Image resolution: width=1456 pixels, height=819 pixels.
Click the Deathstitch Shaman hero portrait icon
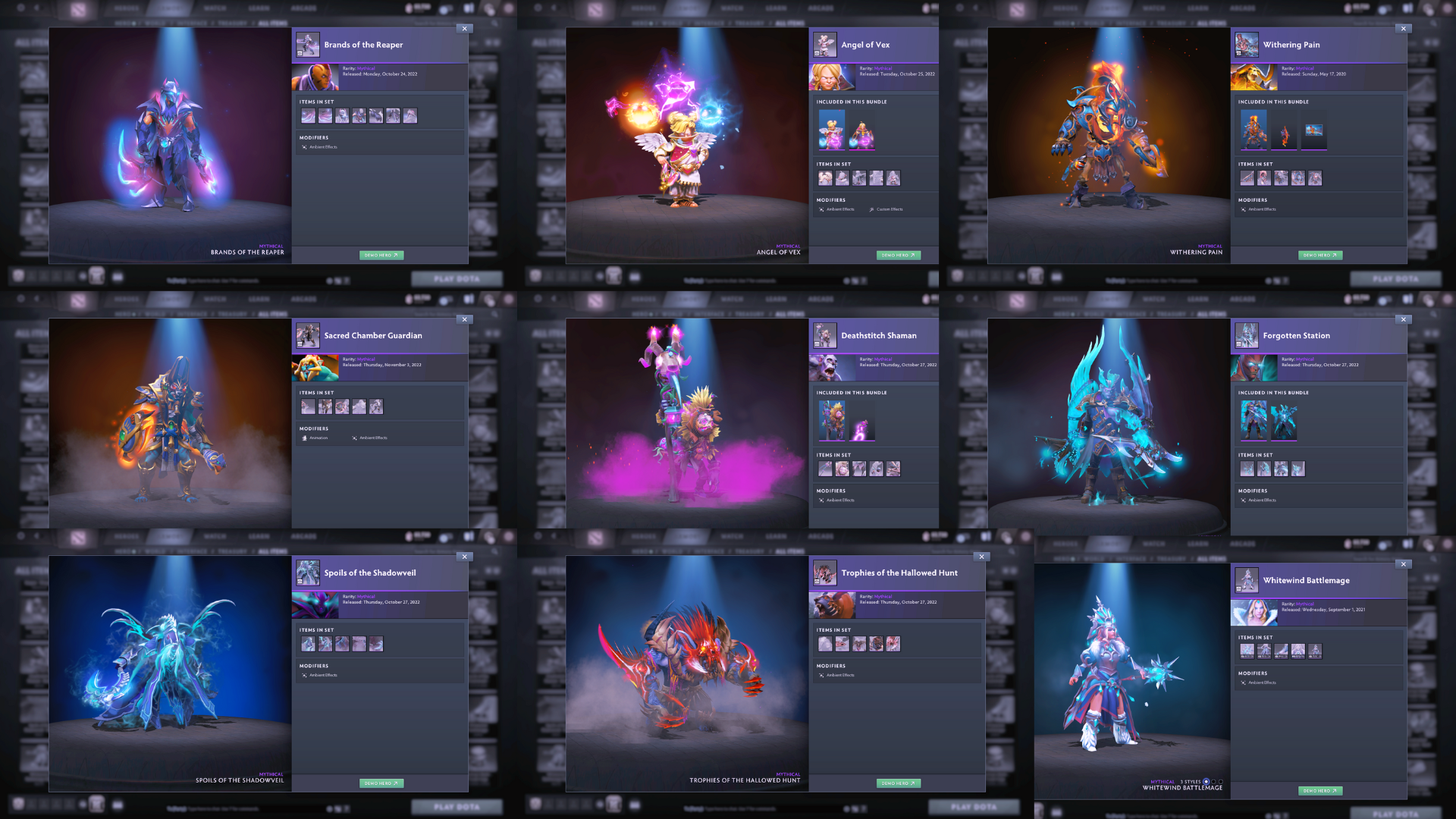(825, 335)
